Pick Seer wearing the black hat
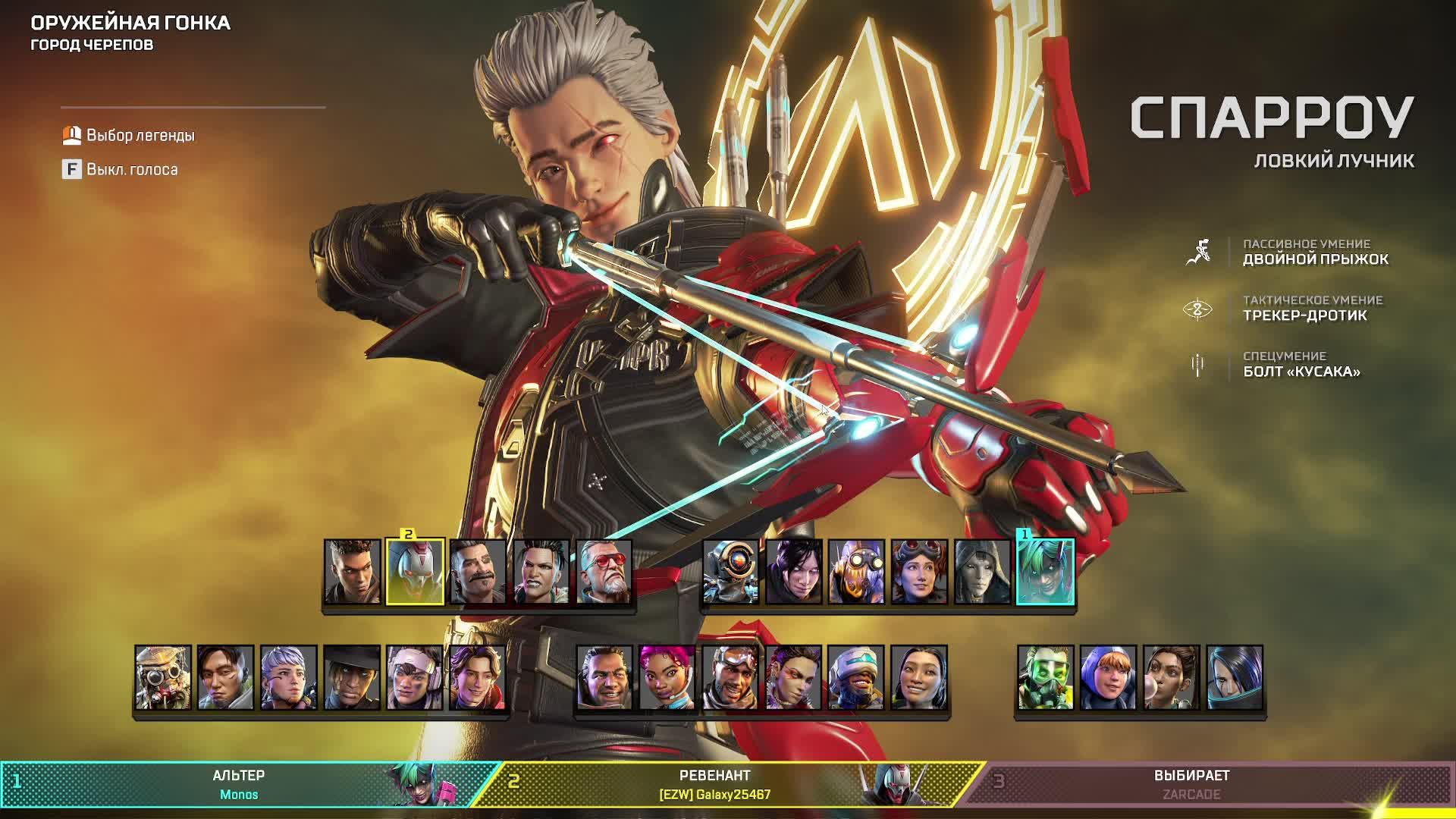The width and height of the screenshot is (1456, 819). pos(351,678)
